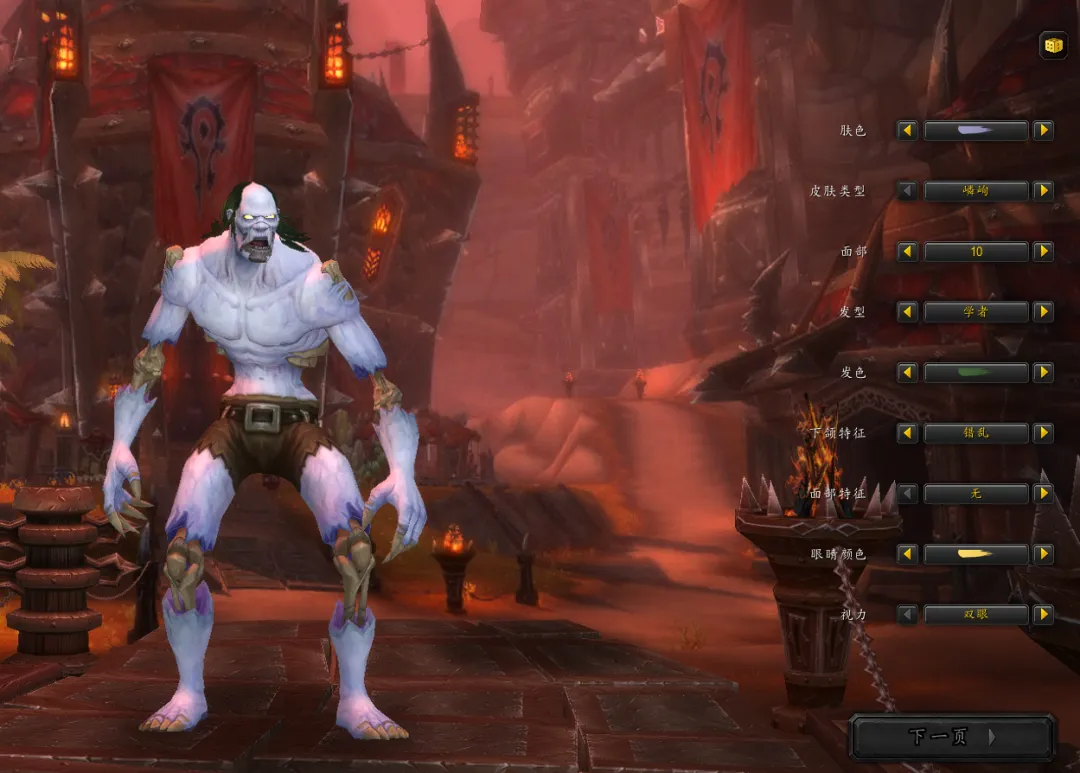This screenshot has width=1080, height=773.
Task: Select next 眼睛颜色 eye color
Action: tap(1043, 554)
